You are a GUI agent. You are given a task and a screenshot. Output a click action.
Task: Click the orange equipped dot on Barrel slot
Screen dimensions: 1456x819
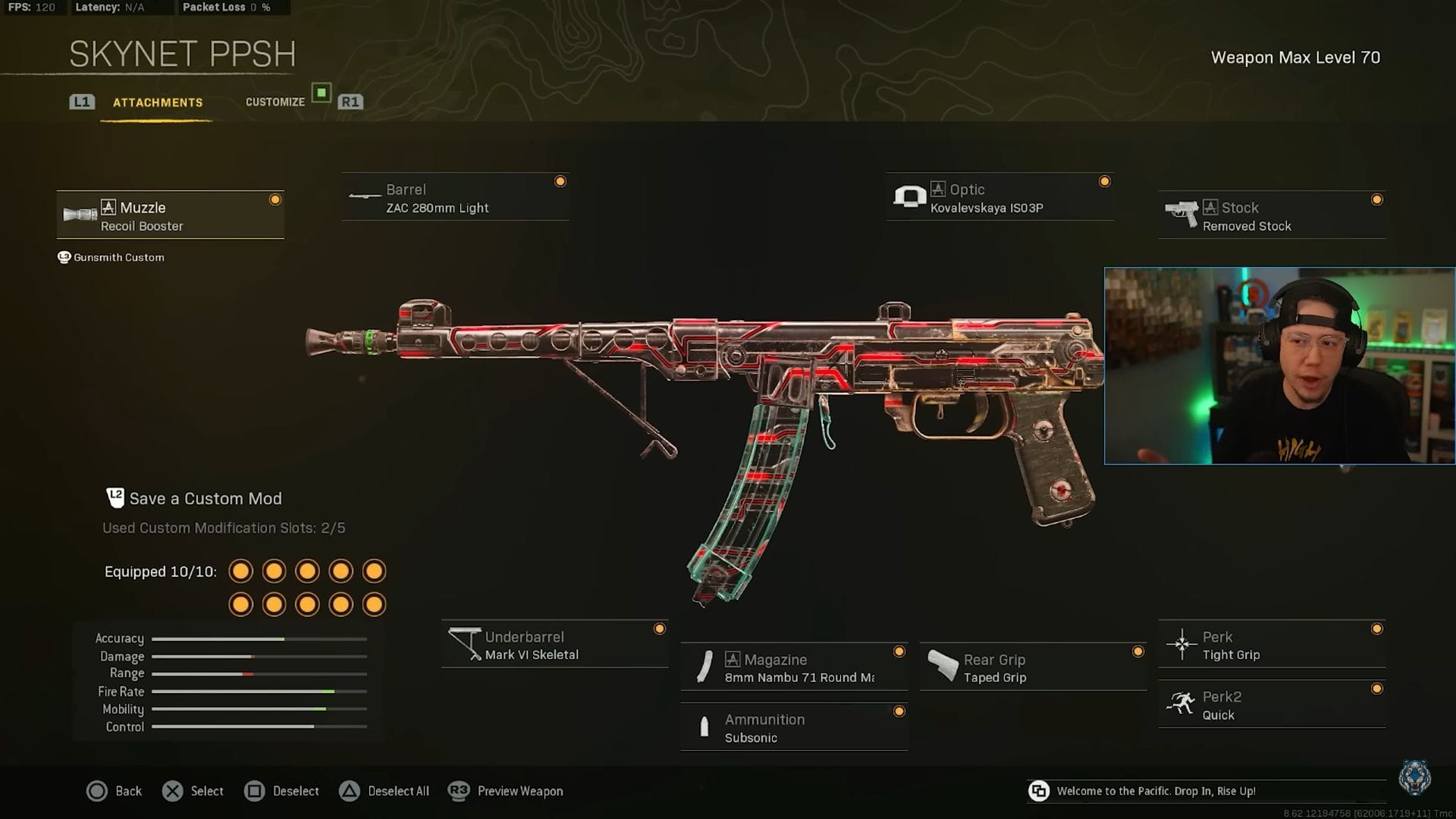point(560,180)
